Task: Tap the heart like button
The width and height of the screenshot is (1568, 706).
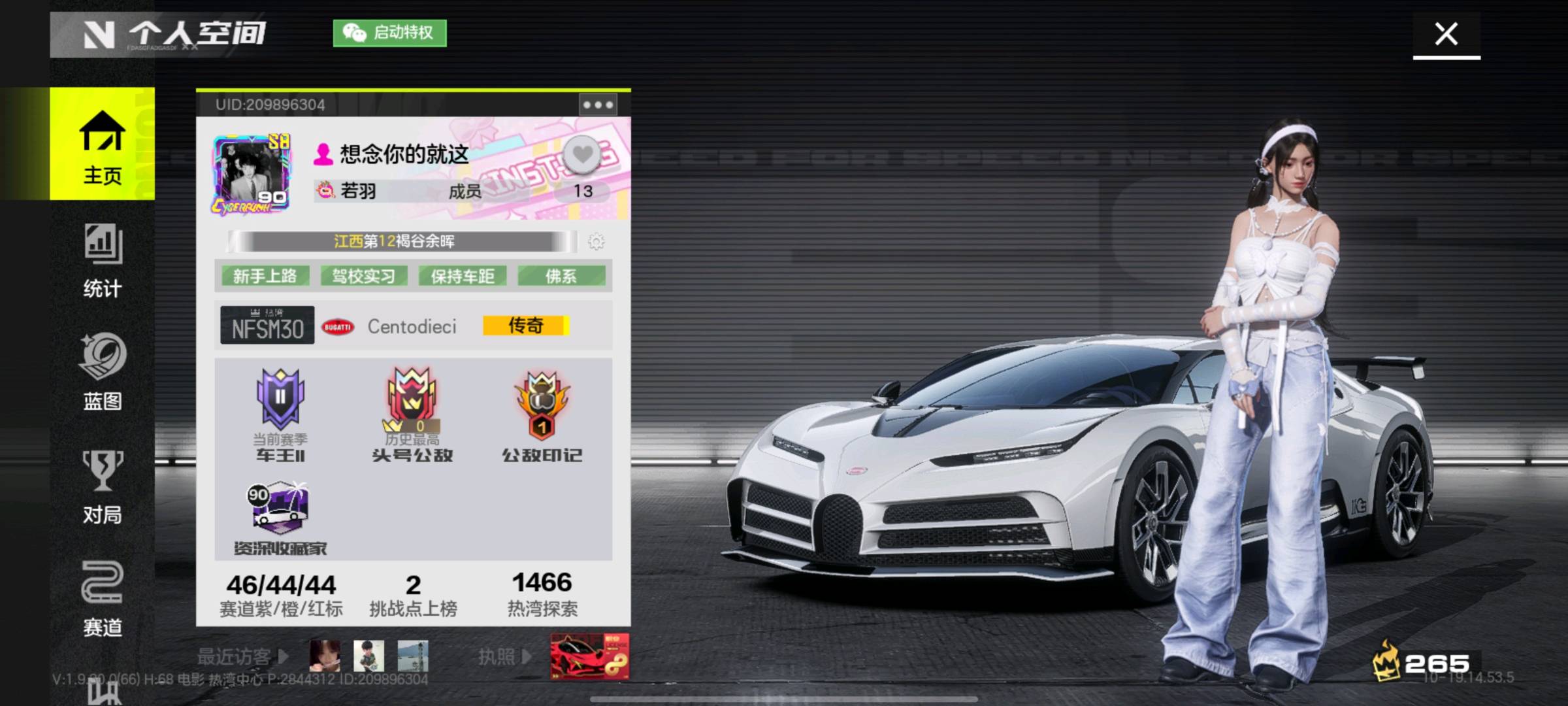Action: tap(582, 155)
